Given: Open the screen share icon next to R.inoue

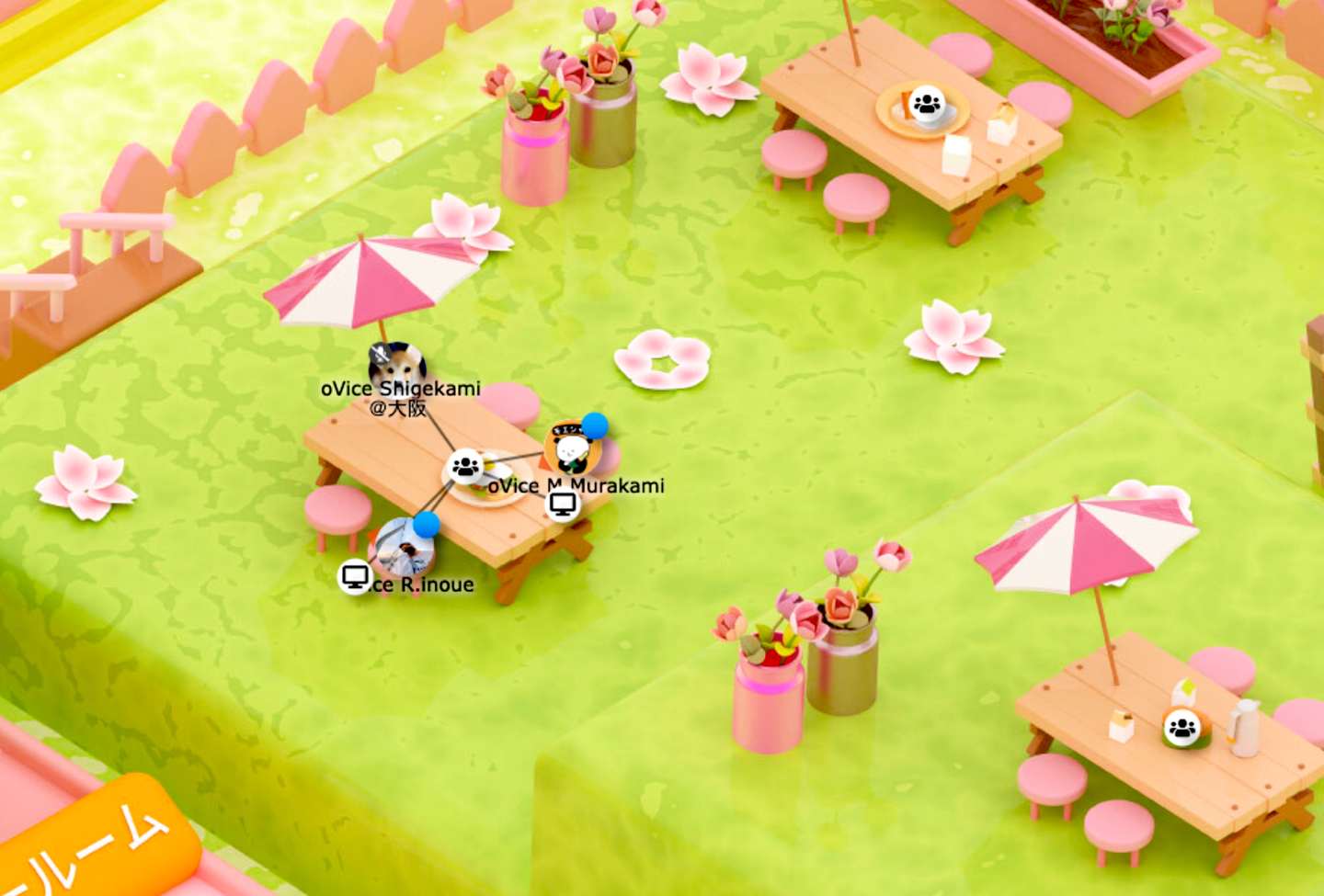Looking at the screenshot, I should 355,576.
